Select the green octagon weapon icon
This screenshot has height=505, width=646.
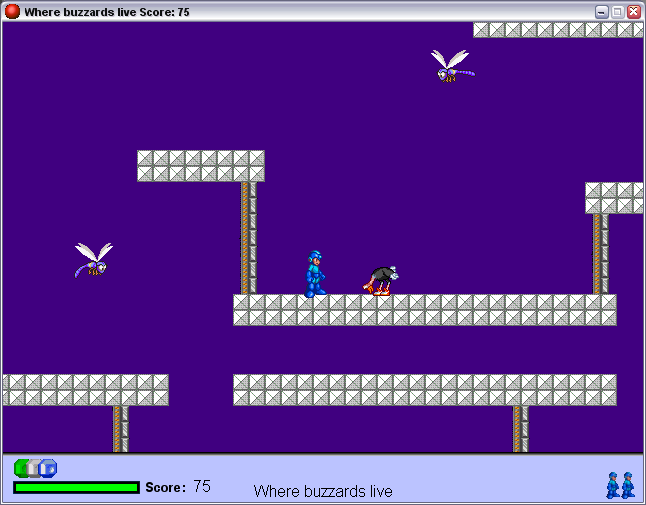(x=21, y=468)
